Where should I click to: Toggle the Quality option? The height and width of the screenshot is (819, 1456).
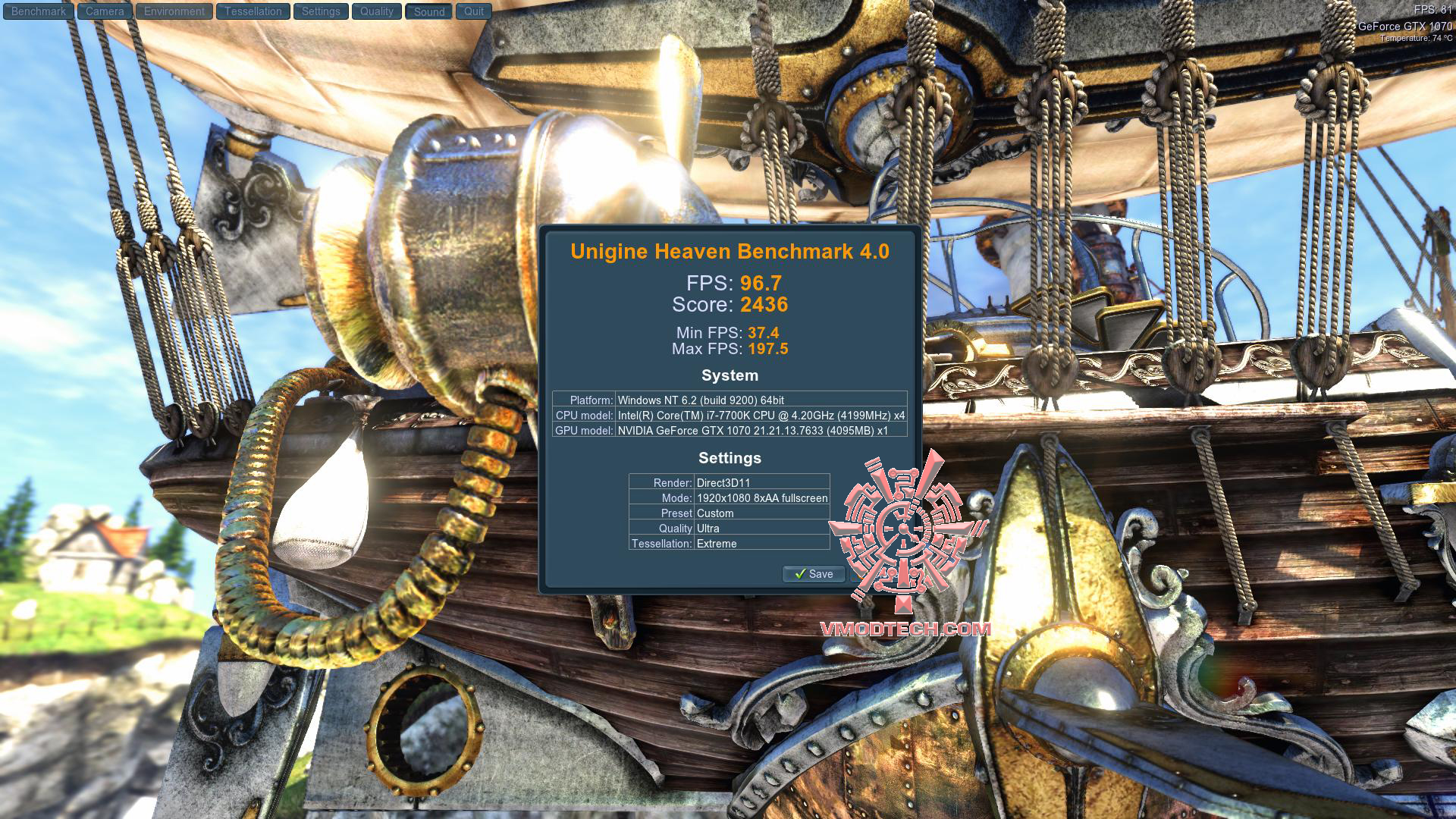pyautogui.click(x=377, y=11)
